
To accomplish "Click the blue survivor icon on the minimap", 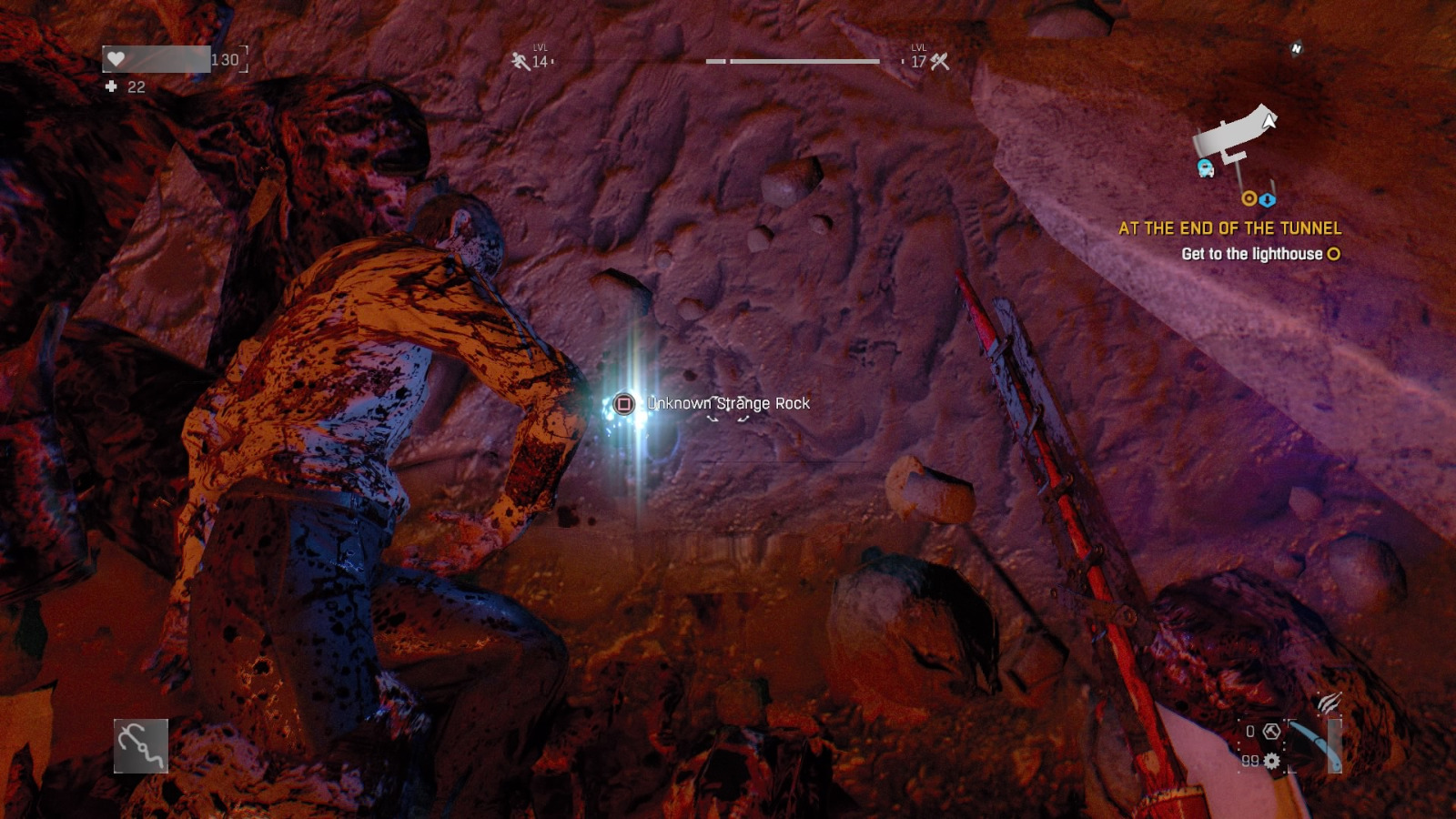I will click(1204, 168).
